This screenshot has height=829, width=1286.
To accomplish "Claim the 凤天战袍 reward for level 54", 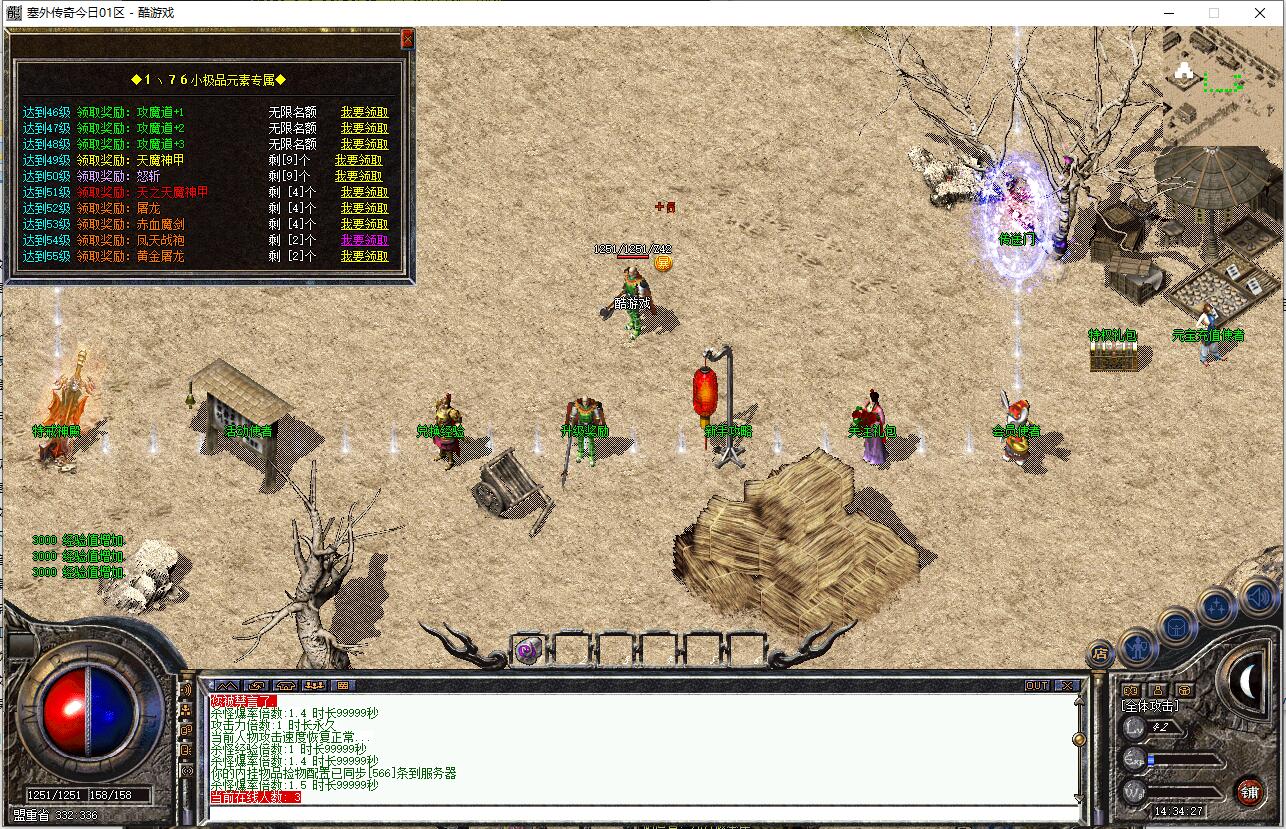I will pyautogui.click(x=364, y=240).
